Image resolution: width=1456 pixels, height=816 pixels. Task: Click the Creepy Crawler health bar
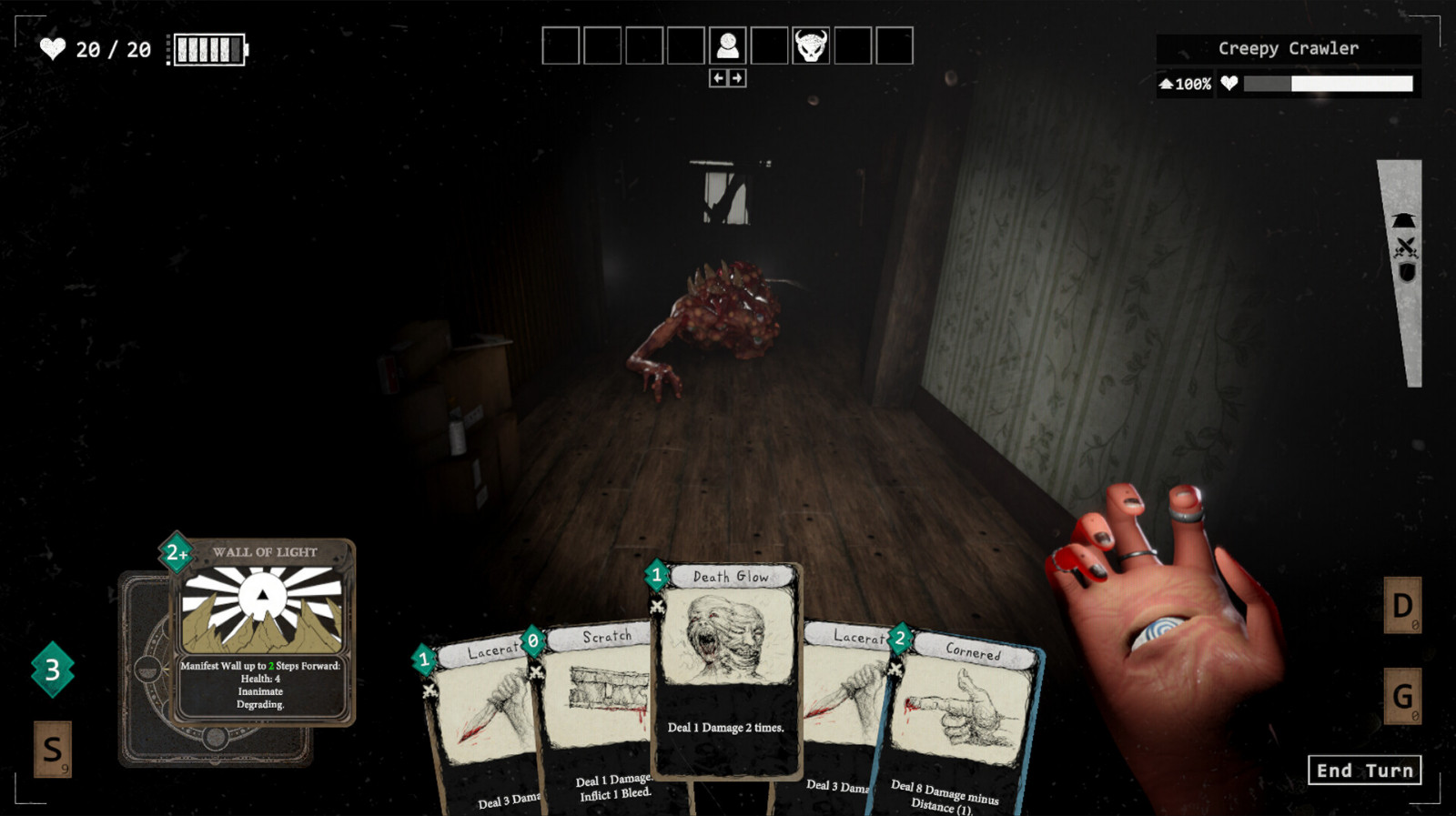tap(1329, 83)
